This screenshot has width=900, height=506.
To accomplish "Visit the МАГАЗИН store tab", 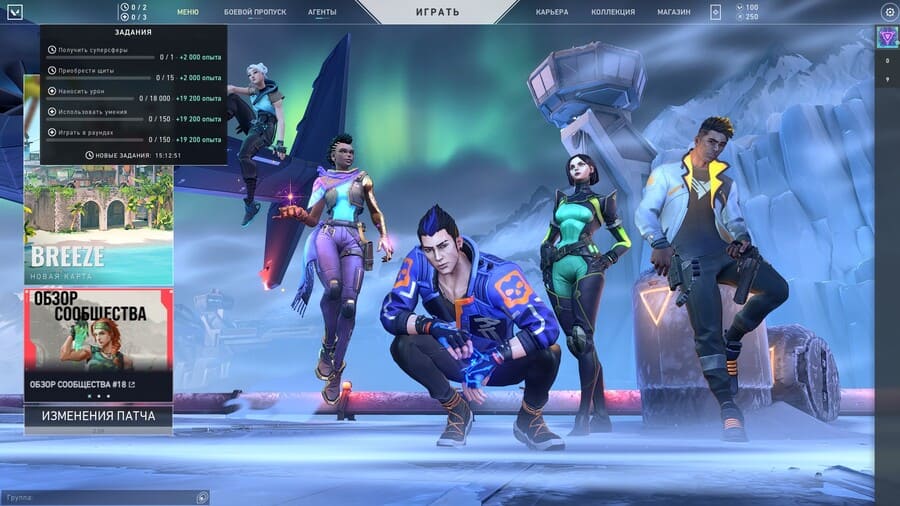I will click(673, 12).
